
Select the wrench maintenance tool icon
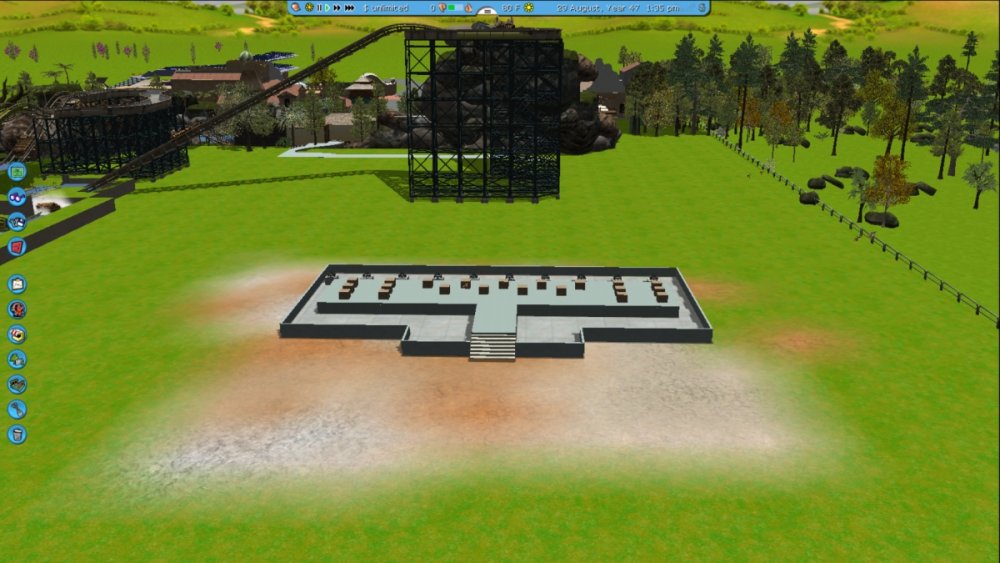(x=17, y=409)
